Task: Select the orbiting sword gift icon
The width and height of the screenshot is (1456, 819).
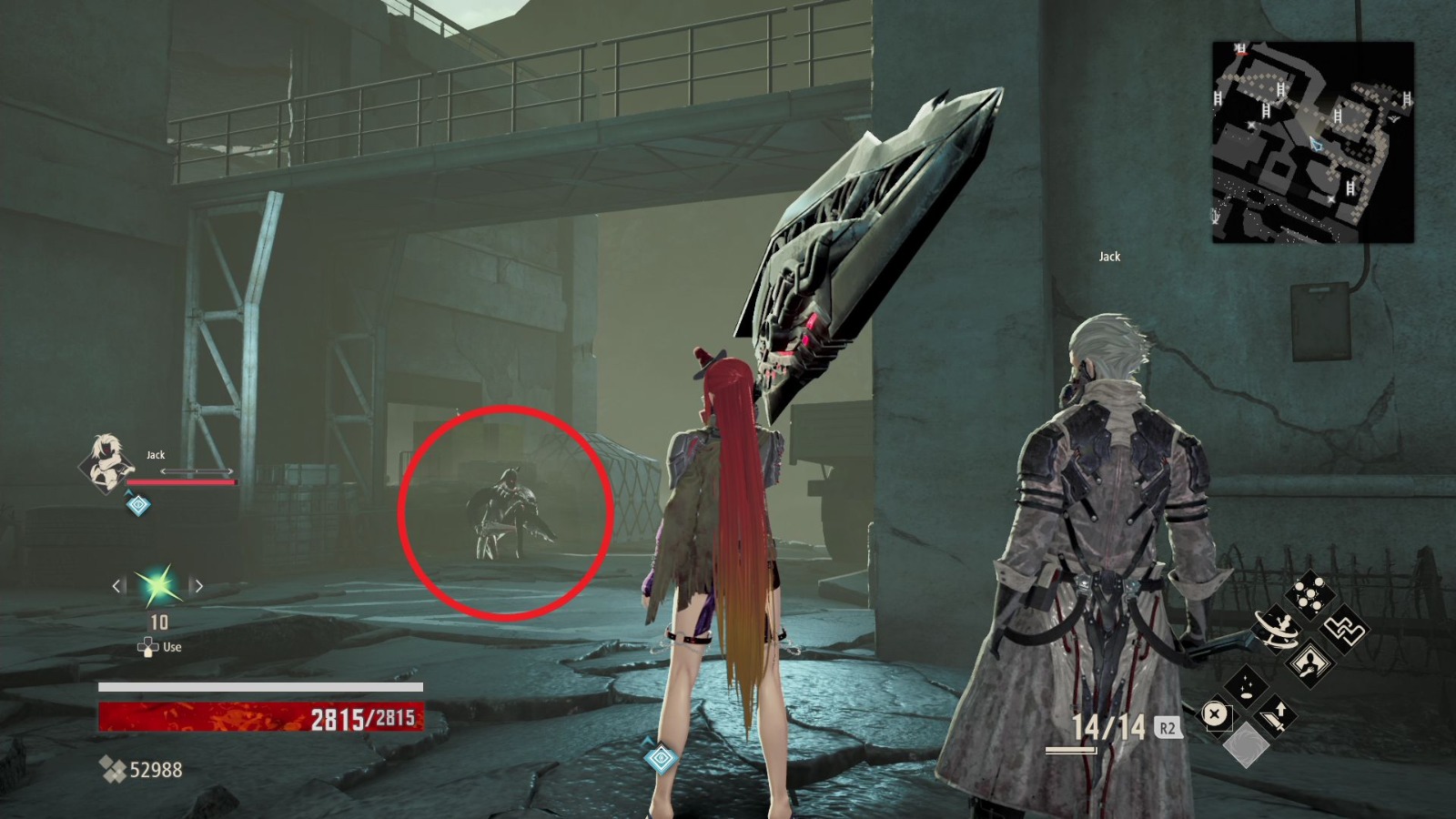Action: 1276,630
